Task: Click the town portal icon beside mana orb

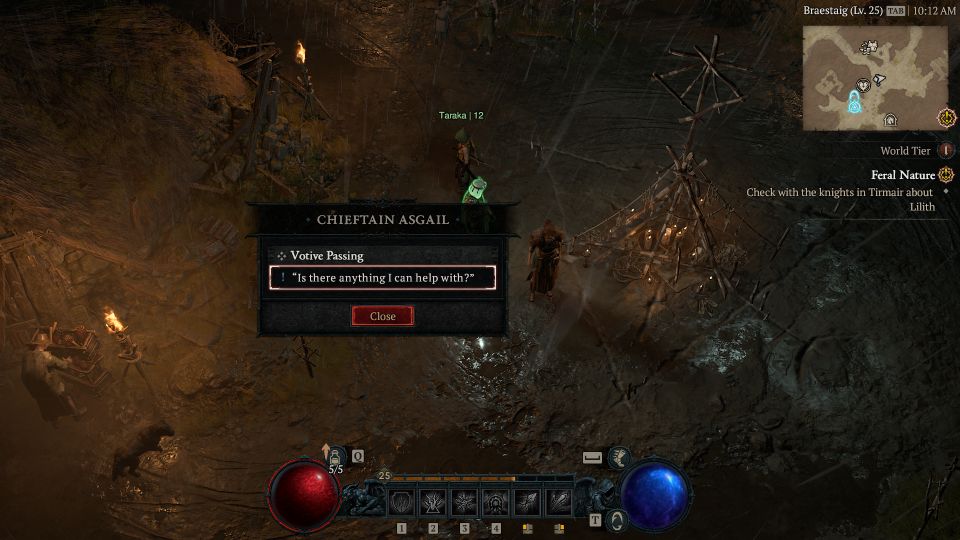Action: coord(618,519)
